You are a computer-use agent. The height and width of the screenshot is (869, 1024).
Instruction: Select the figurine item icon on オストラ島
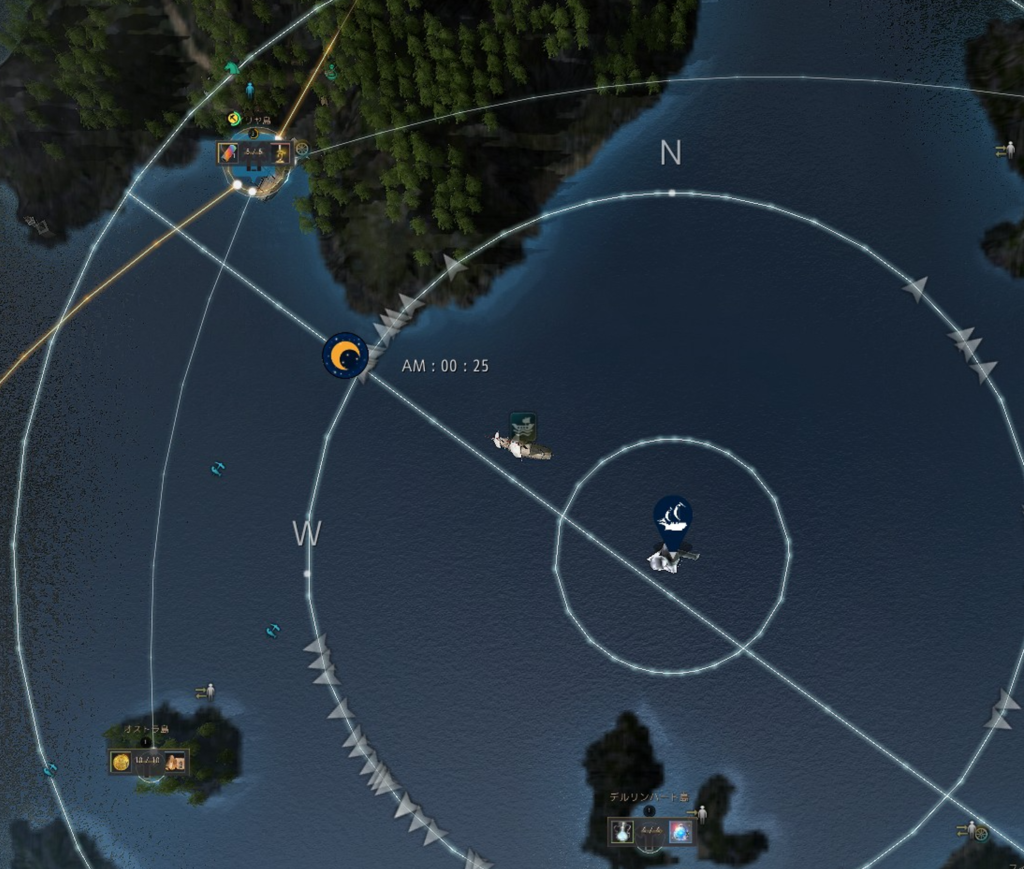175,762
